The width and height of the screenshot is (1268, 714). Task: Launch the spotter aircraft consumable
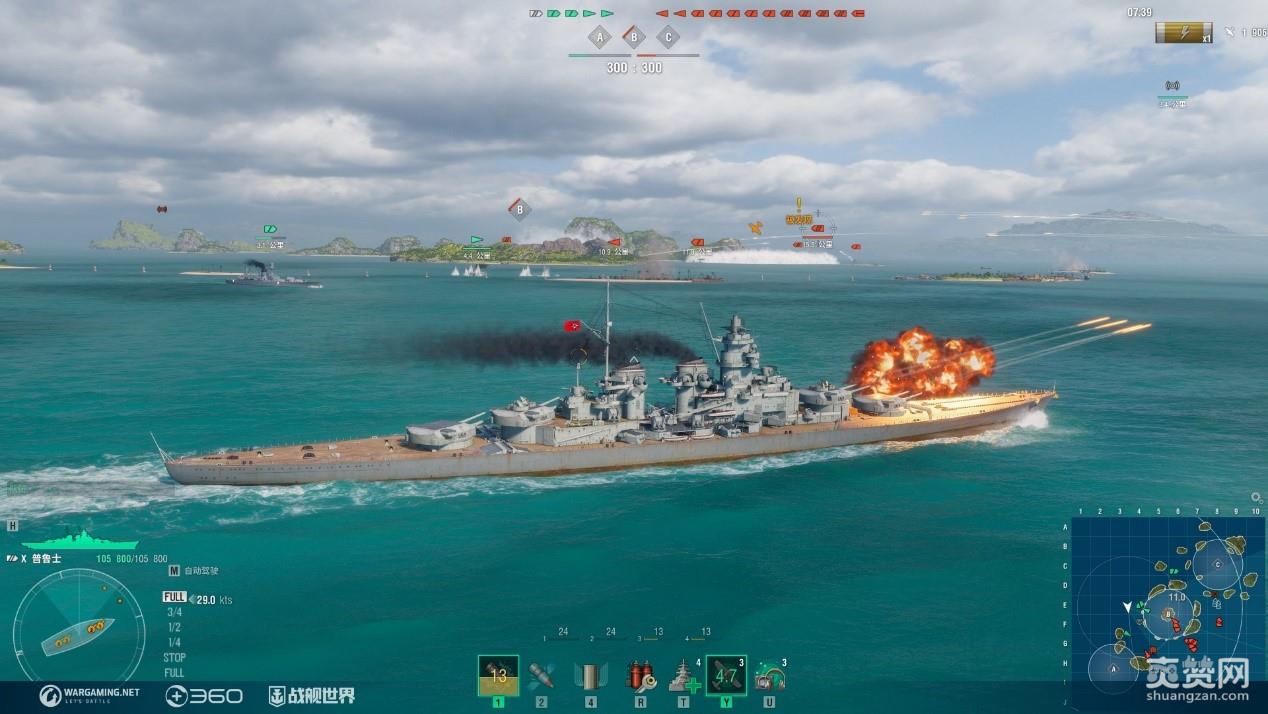coord(725,675)
